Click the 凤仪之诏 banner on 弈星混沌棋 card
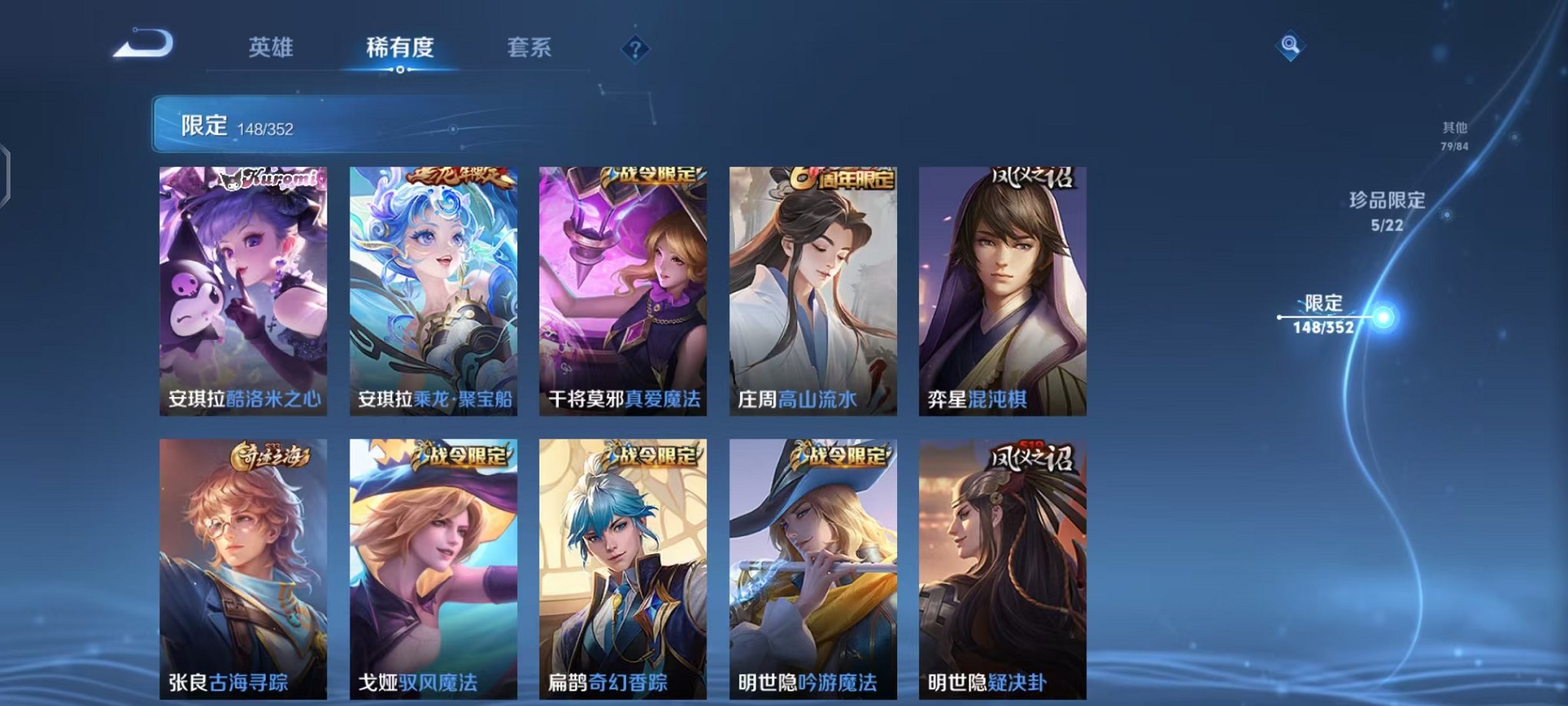The image size is (1568, 706). click(1033, 178)
